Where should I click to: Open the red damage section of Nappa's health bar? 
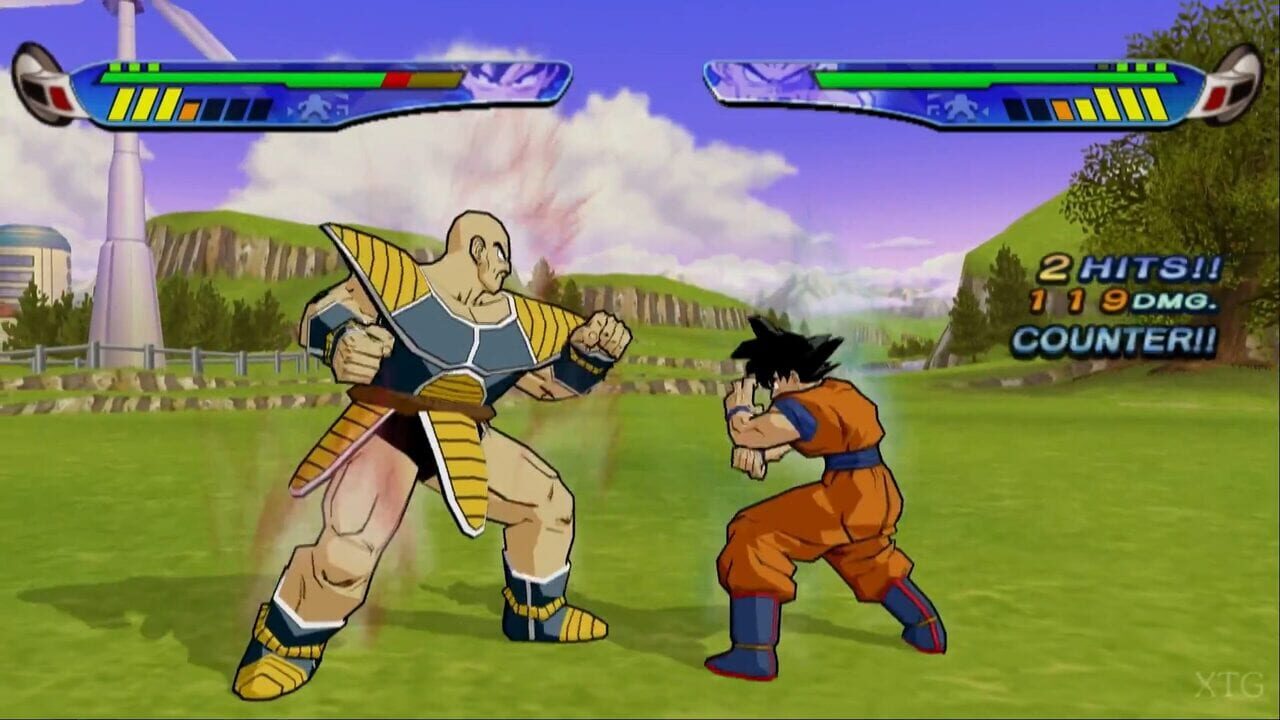tap(397, 77)
